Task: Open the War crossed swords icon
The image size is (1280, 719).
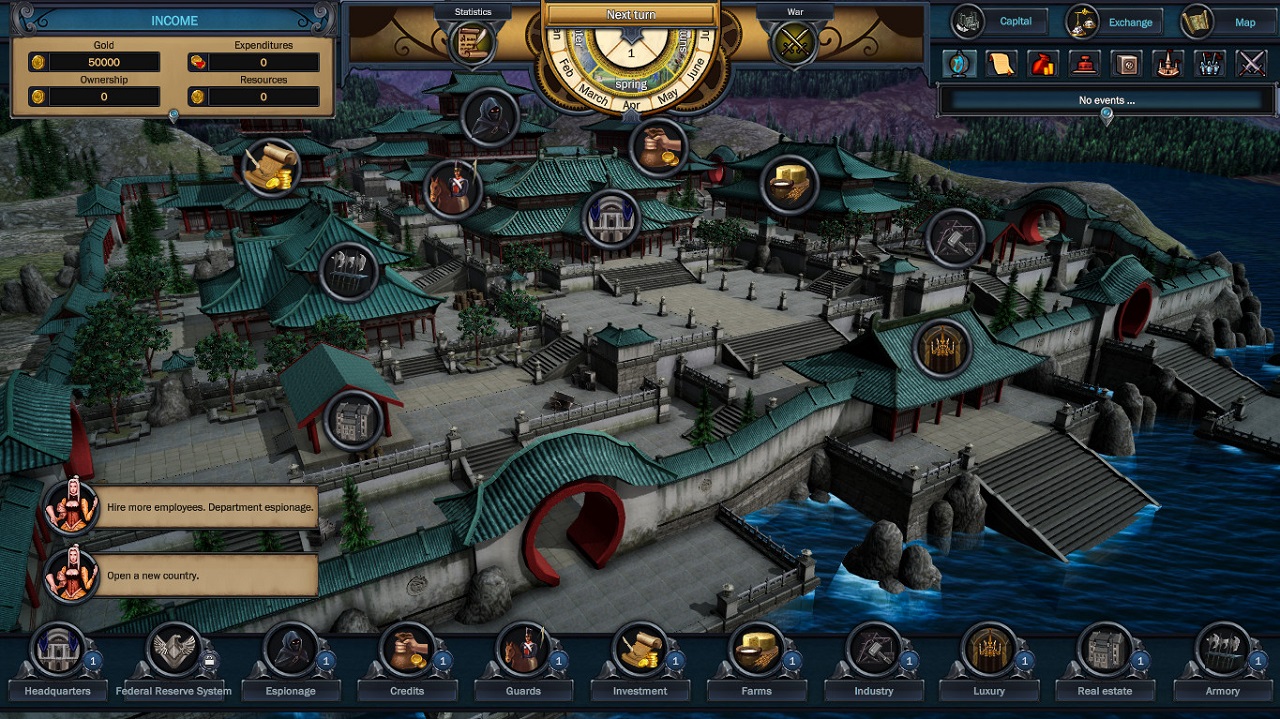Action: (794, 42)
